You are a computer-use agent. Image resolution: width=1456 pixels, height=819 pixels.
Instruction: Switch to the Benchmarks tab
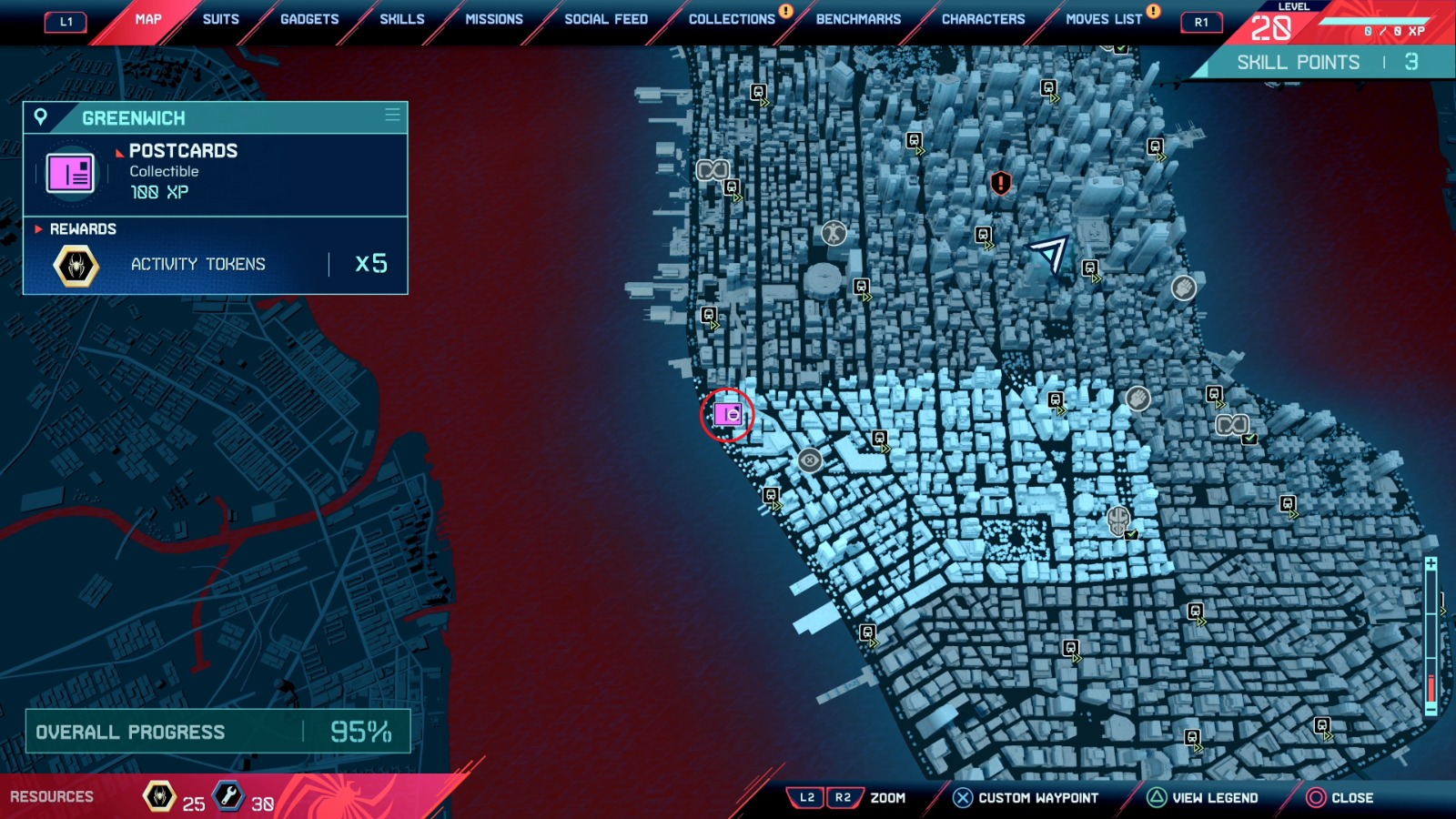click(858, 19)
